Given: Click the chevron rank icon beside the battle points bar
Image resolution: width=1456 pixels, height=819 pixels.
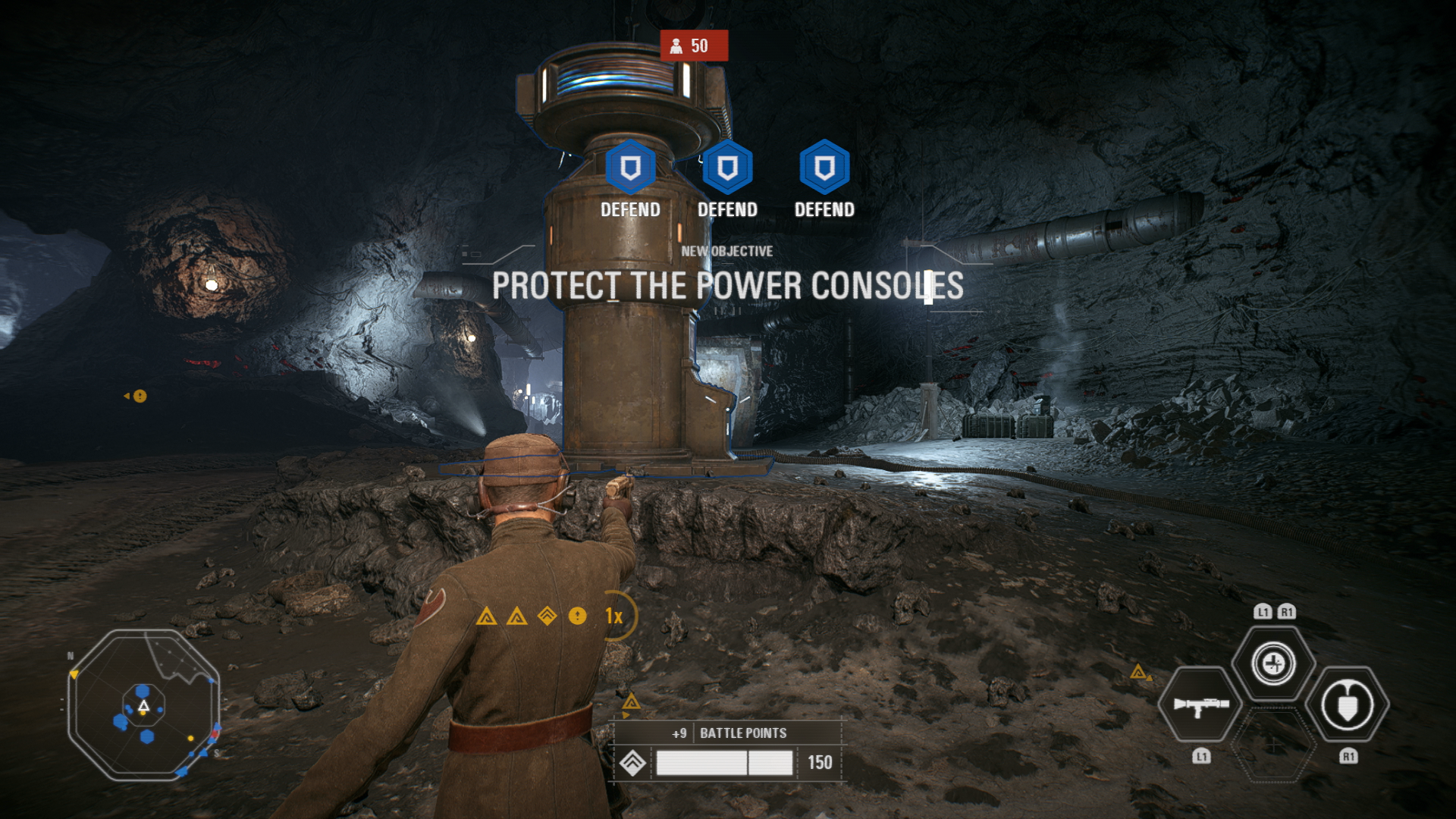Looking at the screenshot, I should pyautogui.click(x=632, y=762).
